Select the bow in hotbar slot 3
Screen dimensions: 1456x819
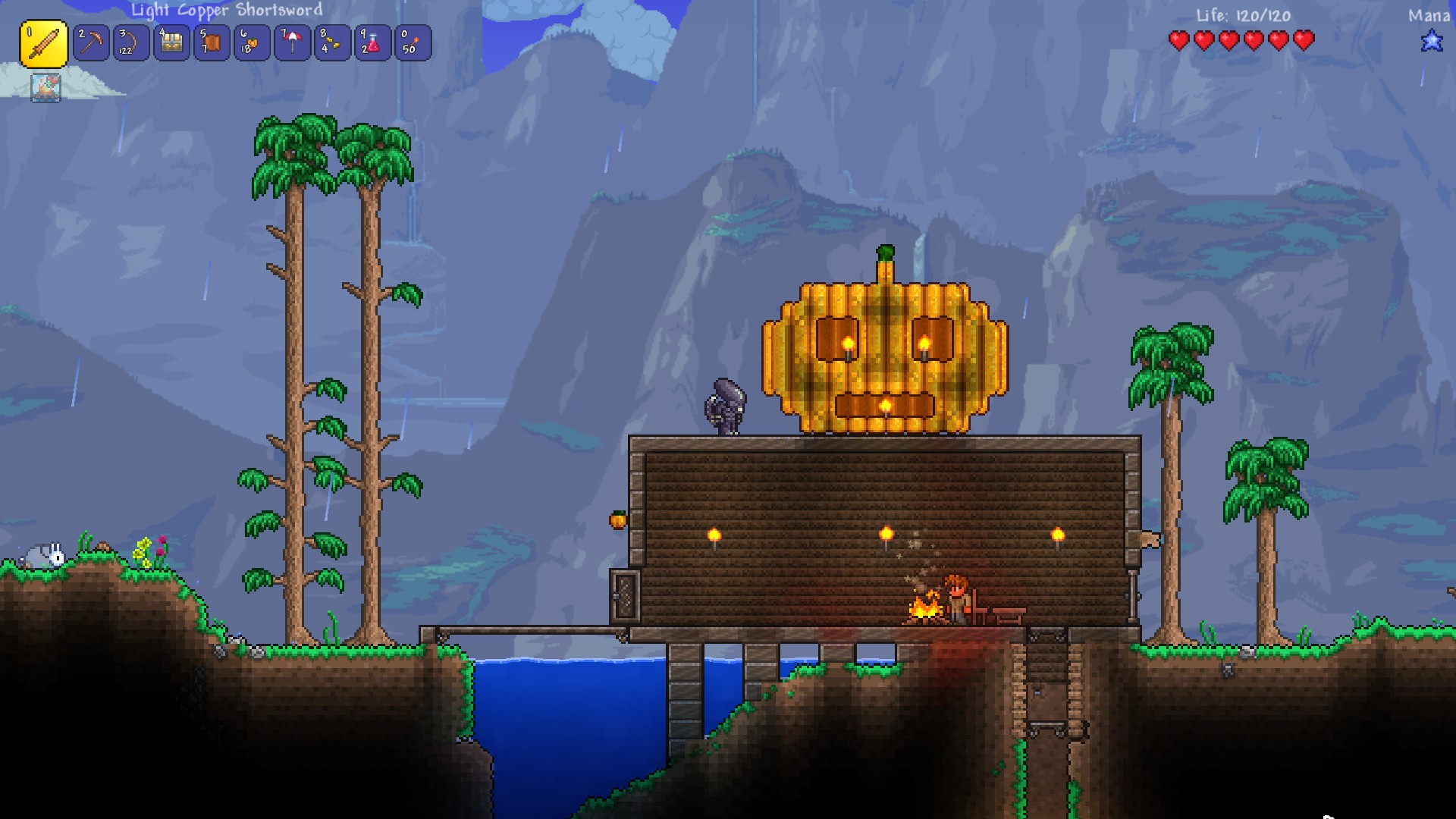(x=130, y=43)
